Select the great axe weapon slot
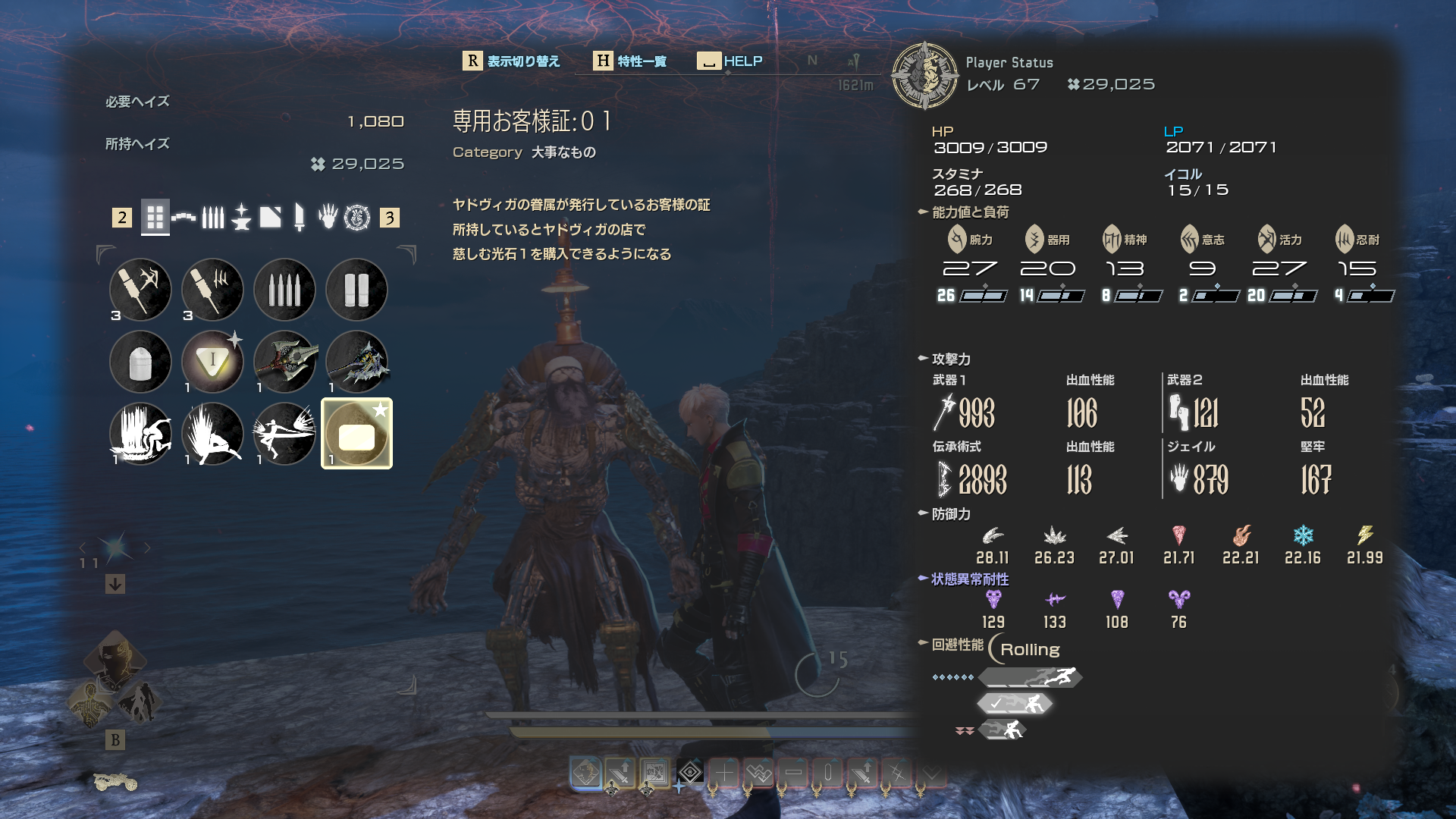1456x819 pixels. point(284,362)
